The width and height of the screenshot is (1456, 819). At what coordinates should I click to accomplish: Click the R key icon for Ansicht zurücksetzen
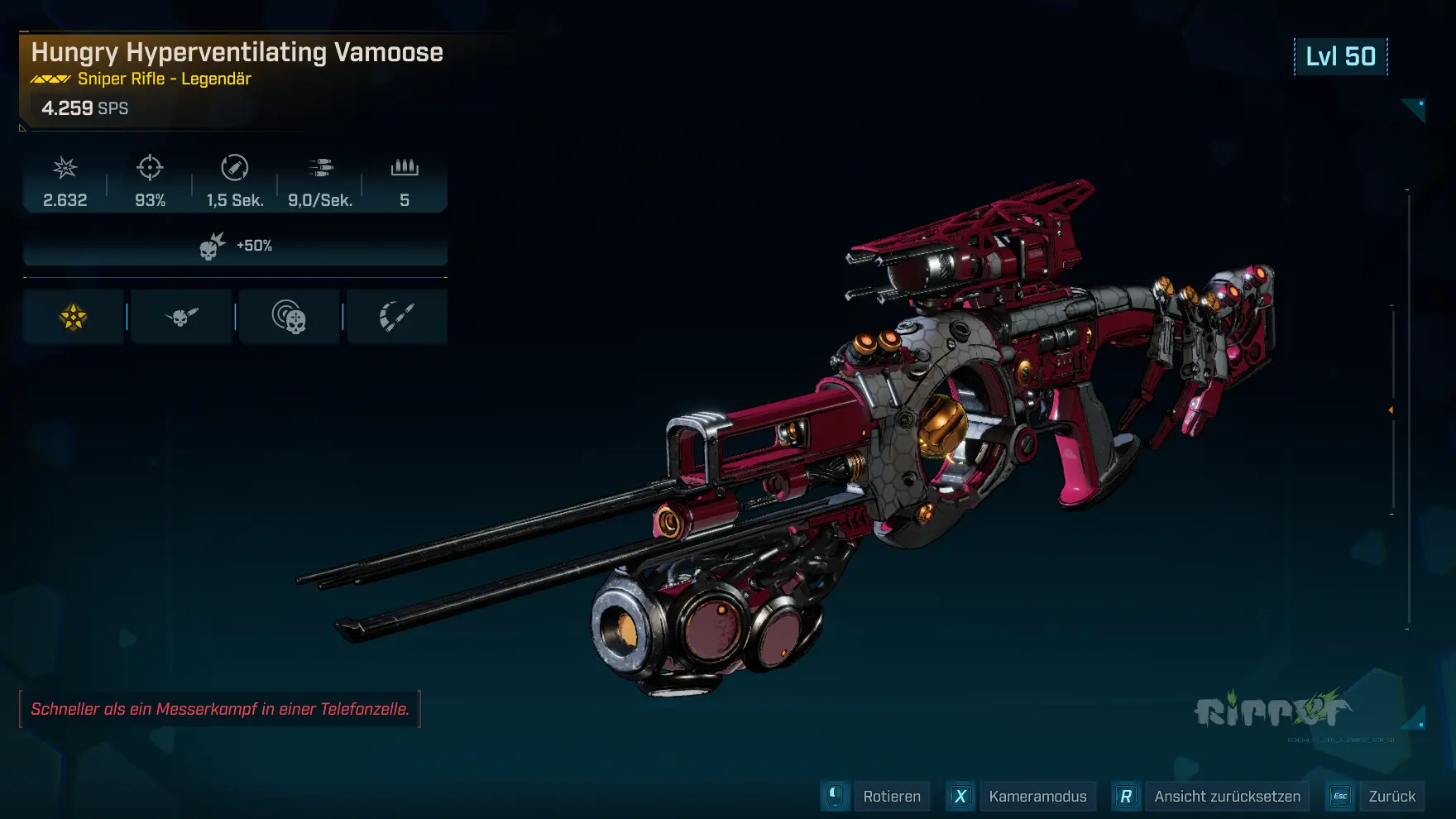click(1127, 796)
